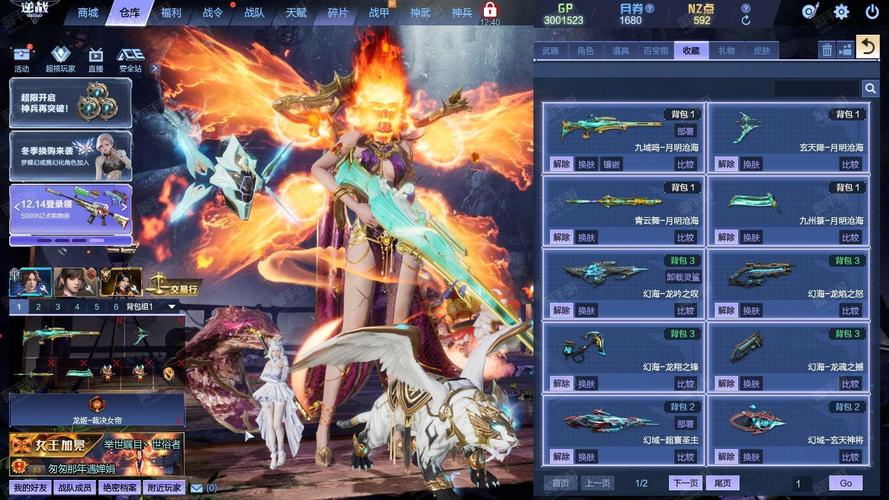Viewport: 889px width, 500px height.
Task: Jump with the Go page button
Action: (x=846, y=483)
